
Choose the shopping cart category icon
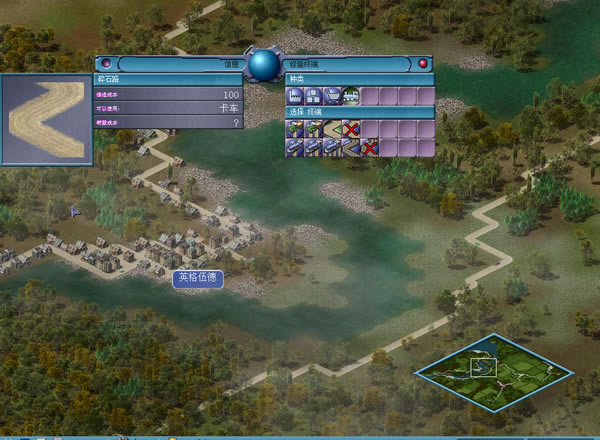point(331,96)
